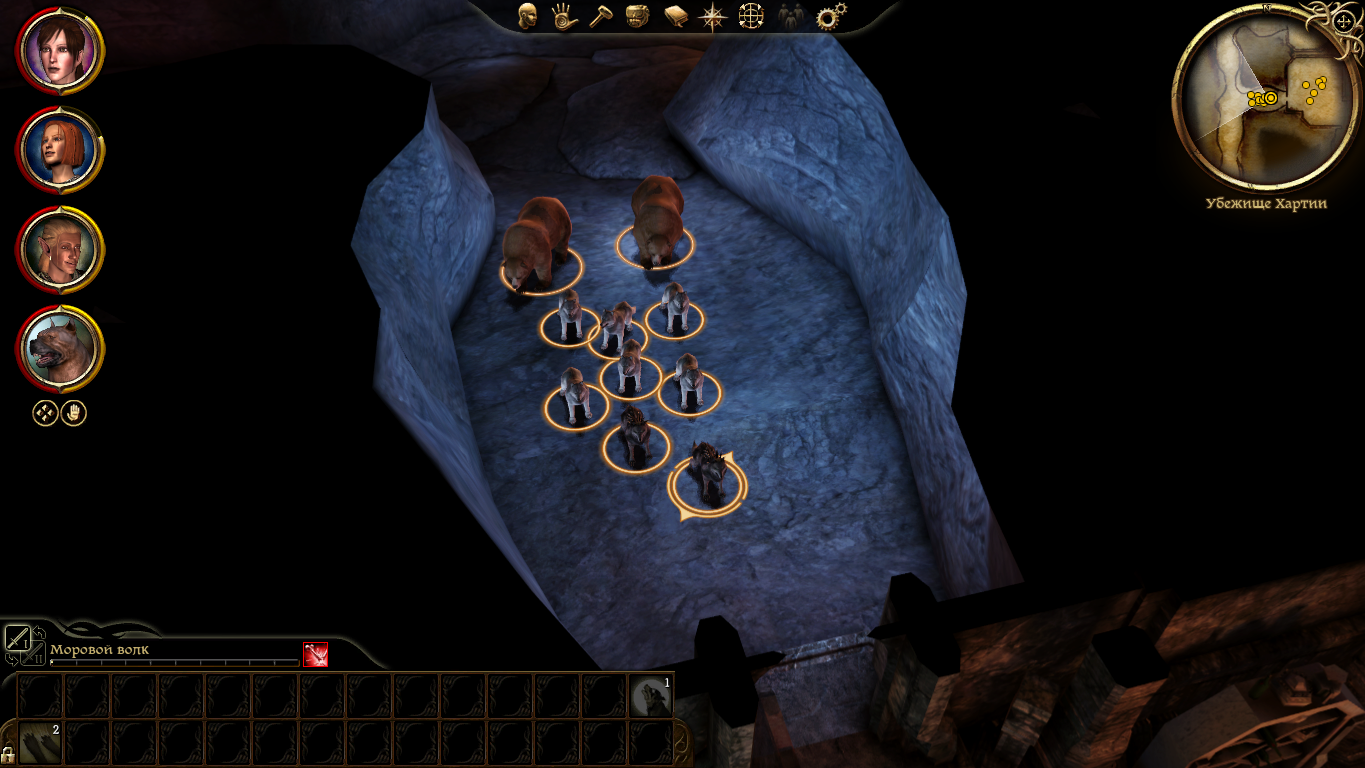Click the red status effect icon
The height and width of the screenshot is (768, 1365).
(315, 654)
